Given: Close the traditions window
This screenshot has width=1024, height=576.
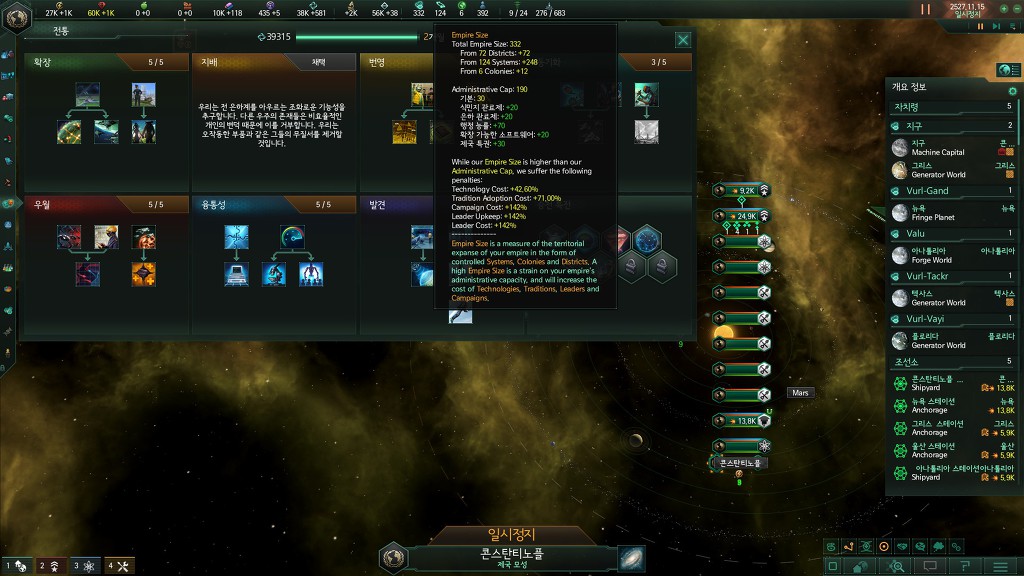Looking at the screenshot, I should point(683,40).
